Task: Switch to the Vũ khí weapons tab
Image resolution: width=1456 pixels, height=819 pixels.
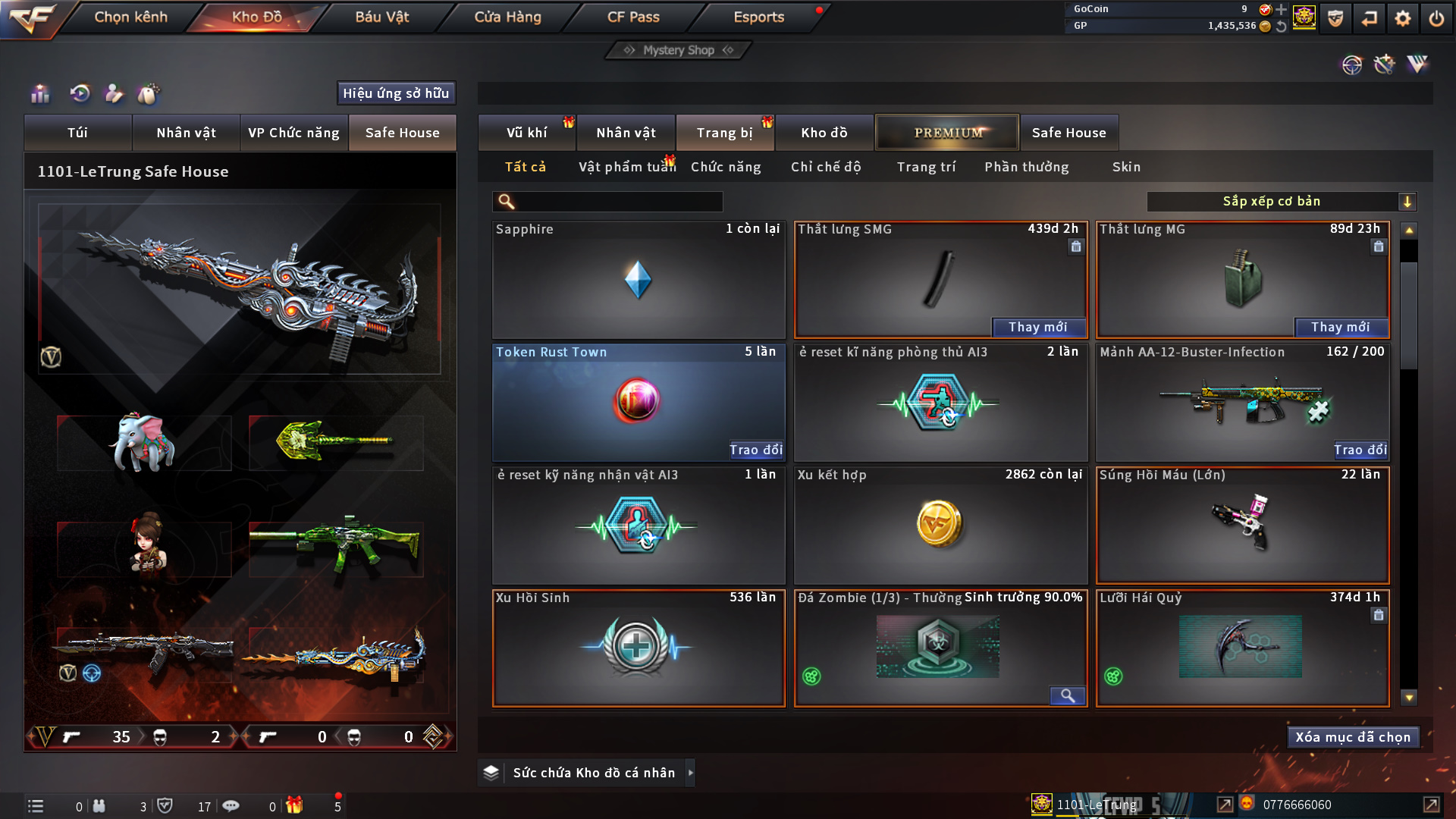Action: coord(526,133)
